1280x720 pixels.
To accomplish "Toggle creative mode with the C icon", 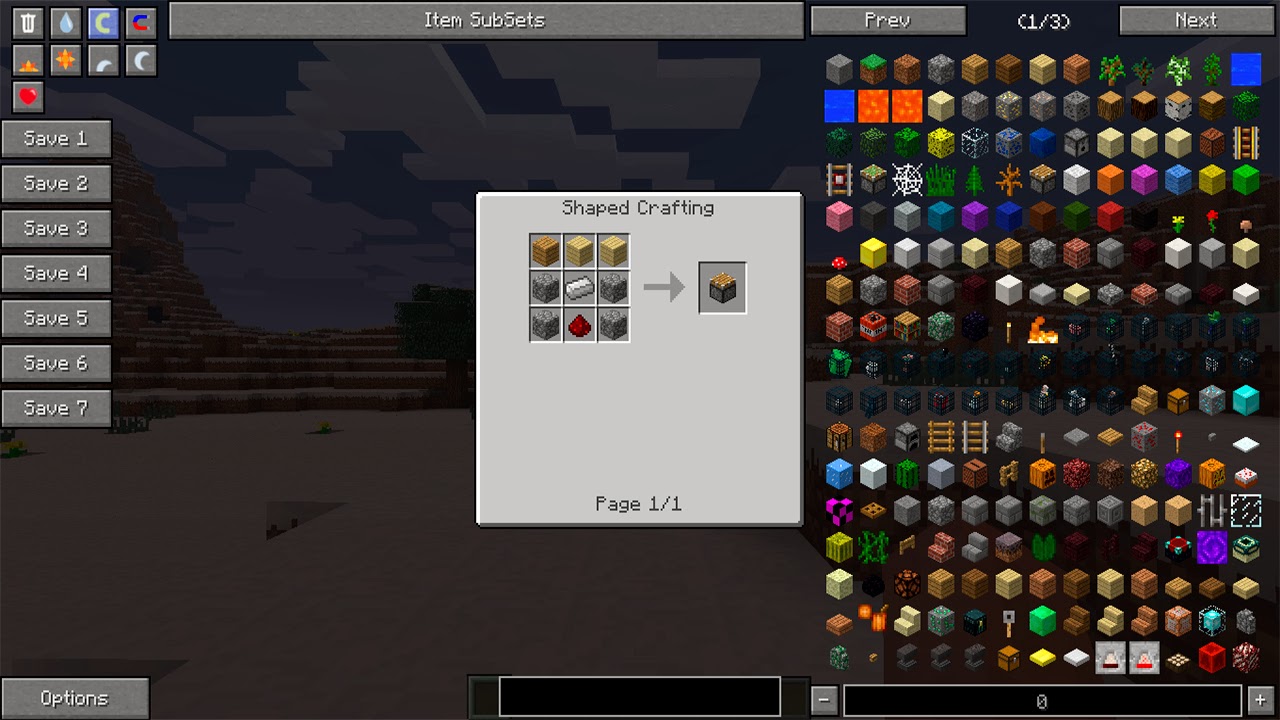I will pos(103,24).
